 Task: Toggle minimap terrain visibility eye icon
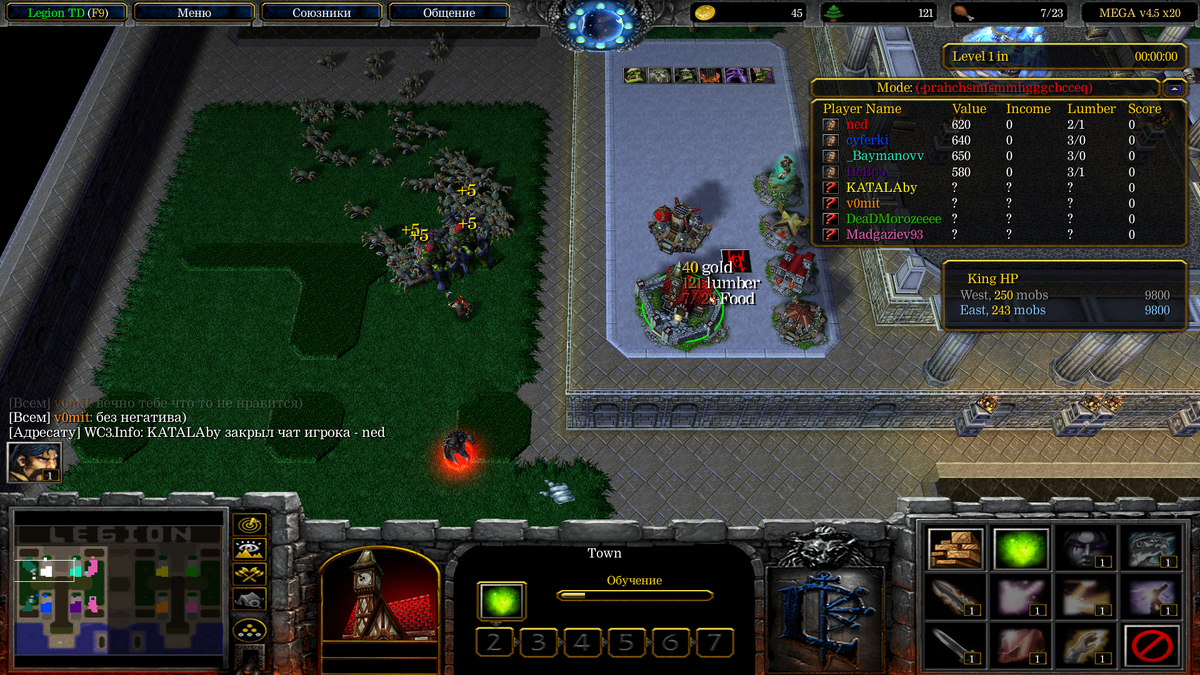tap(248, 549)
